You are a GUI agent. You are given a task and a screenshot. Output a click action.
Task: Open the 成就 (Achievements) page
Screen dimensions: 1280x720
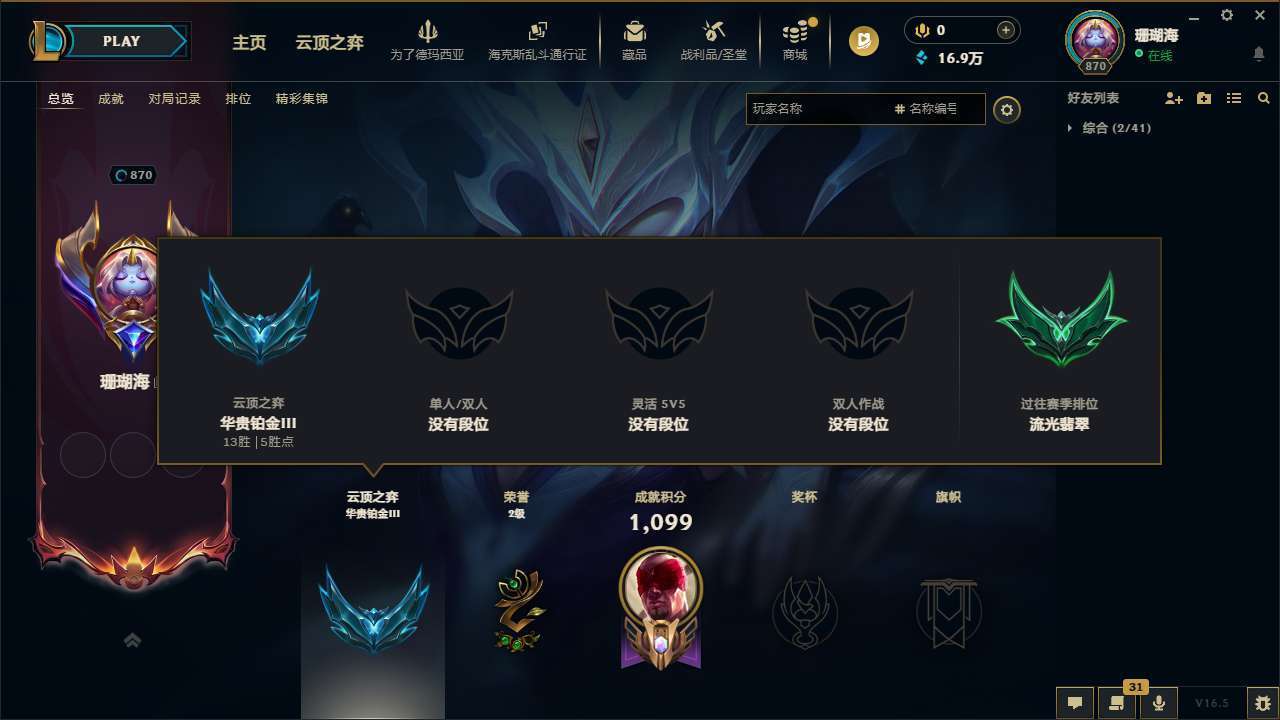(110, 98)
